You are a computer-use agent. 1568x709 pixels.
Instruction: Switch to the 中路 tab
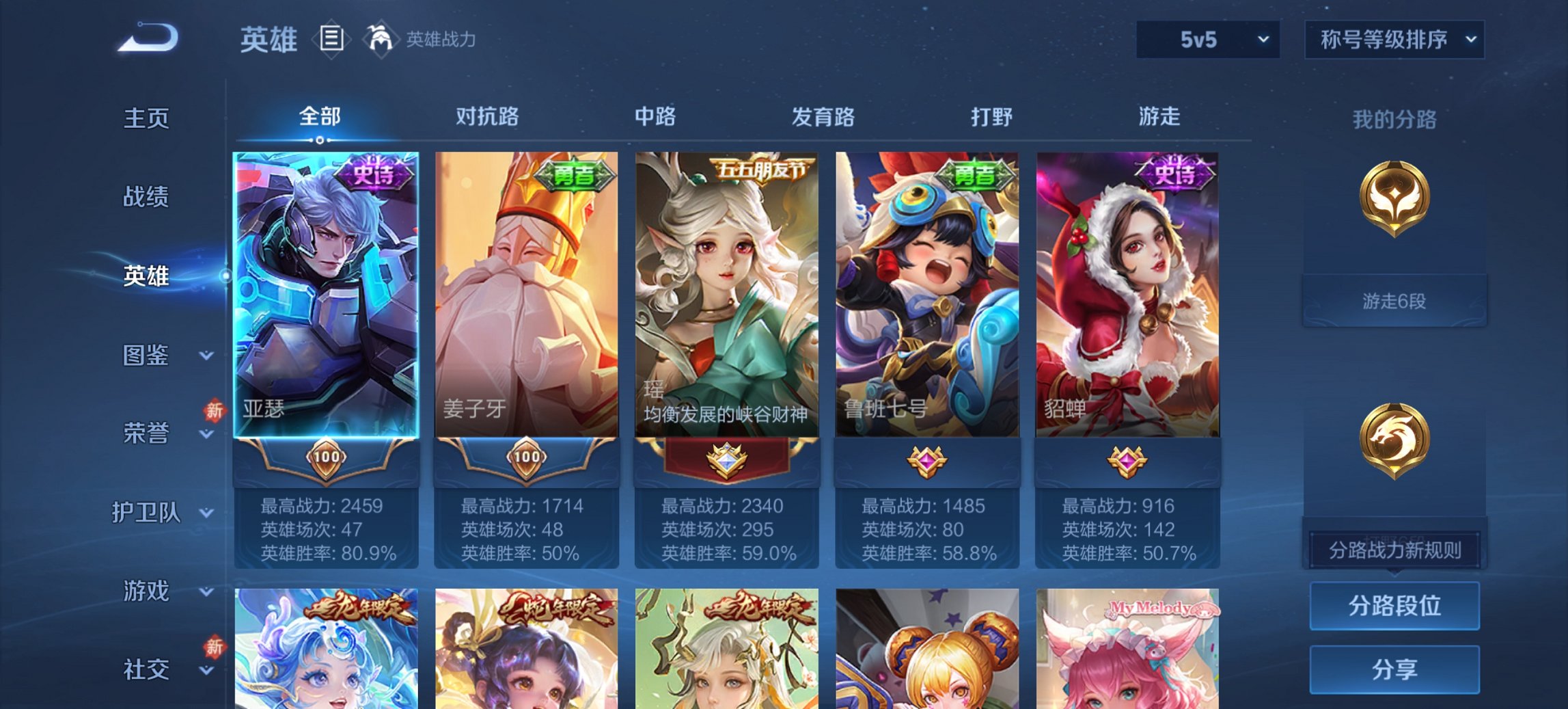click(x=653, y=117)
